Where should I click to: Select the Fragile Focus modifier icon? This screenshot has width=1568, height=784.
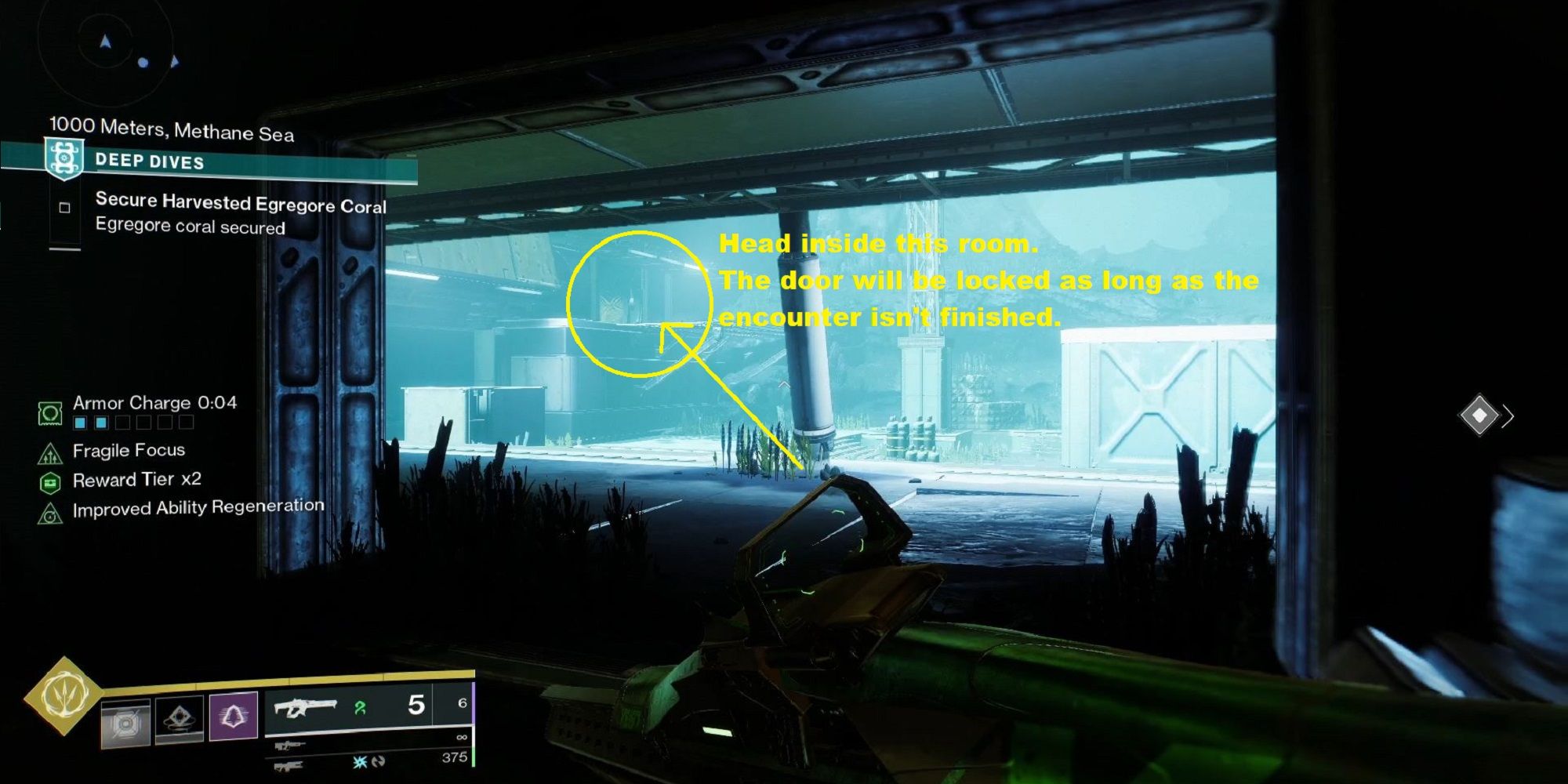pos(50,452)
